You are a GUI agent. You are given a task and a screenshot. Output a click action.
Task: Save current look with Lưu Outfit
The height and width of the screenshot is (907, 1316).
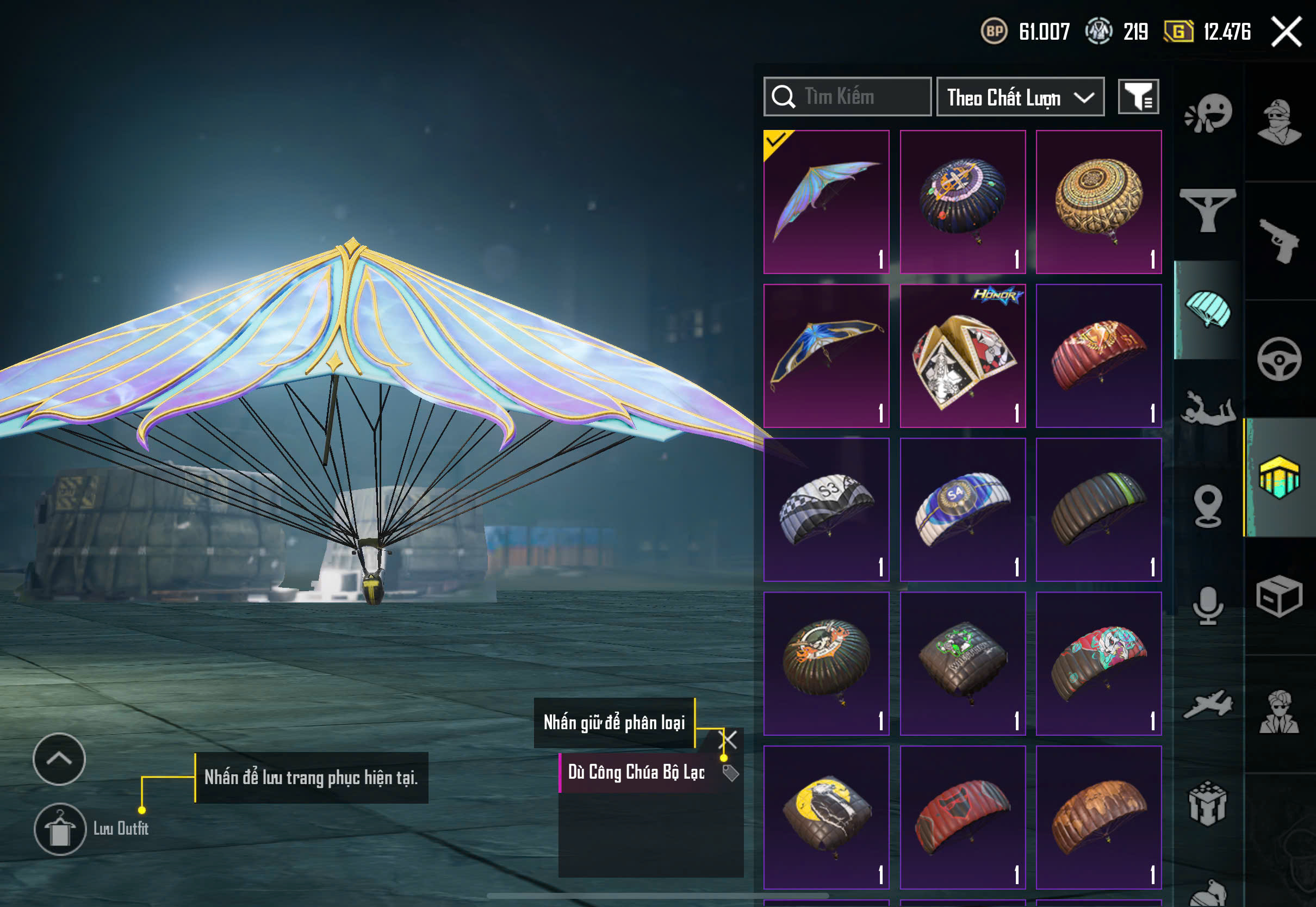60,829
